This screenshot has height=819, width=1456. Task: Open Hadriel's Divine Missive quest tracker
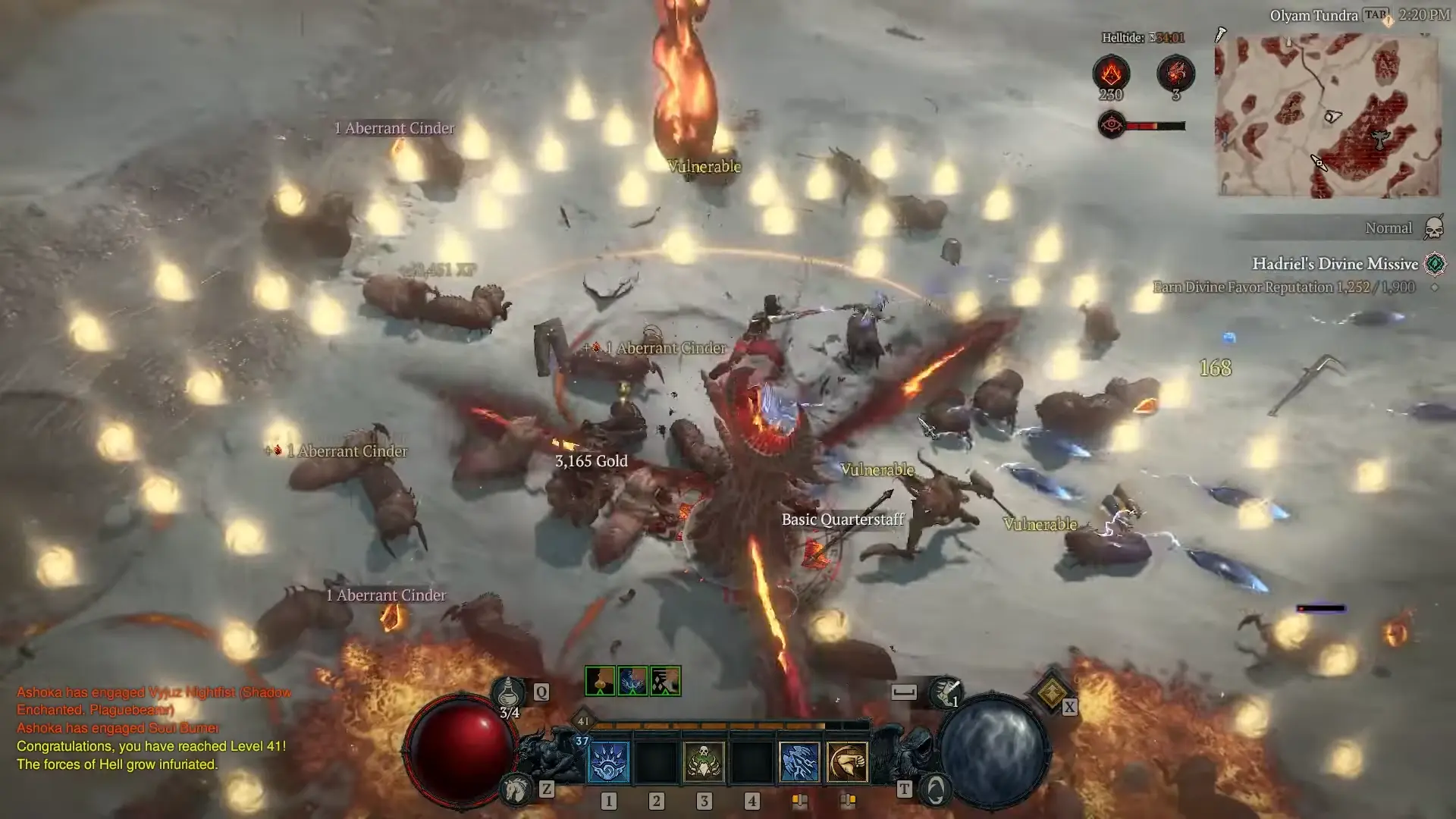[1335, 264]
